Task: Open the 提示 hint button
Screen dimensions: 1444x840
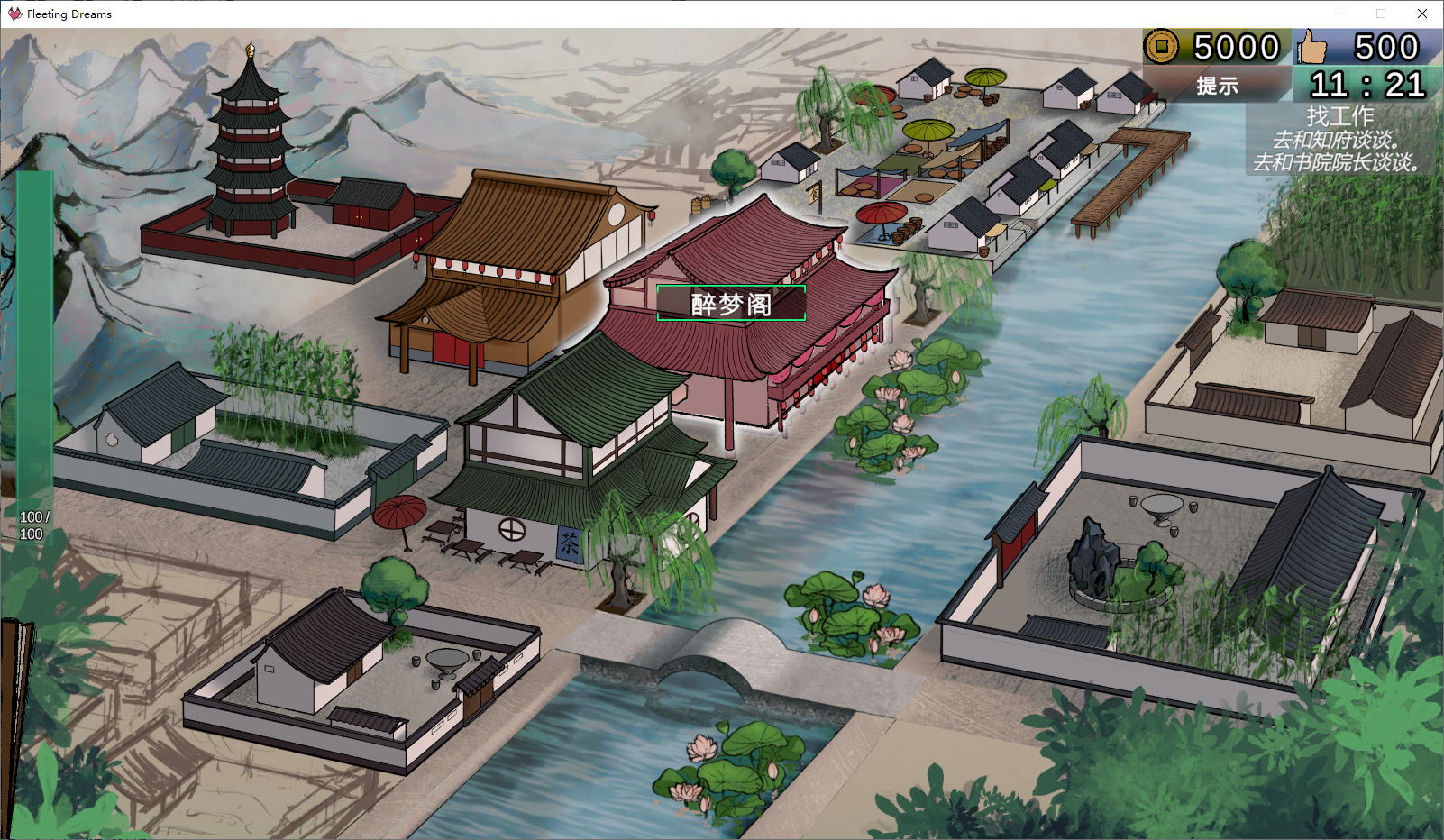Action: 1217,86
